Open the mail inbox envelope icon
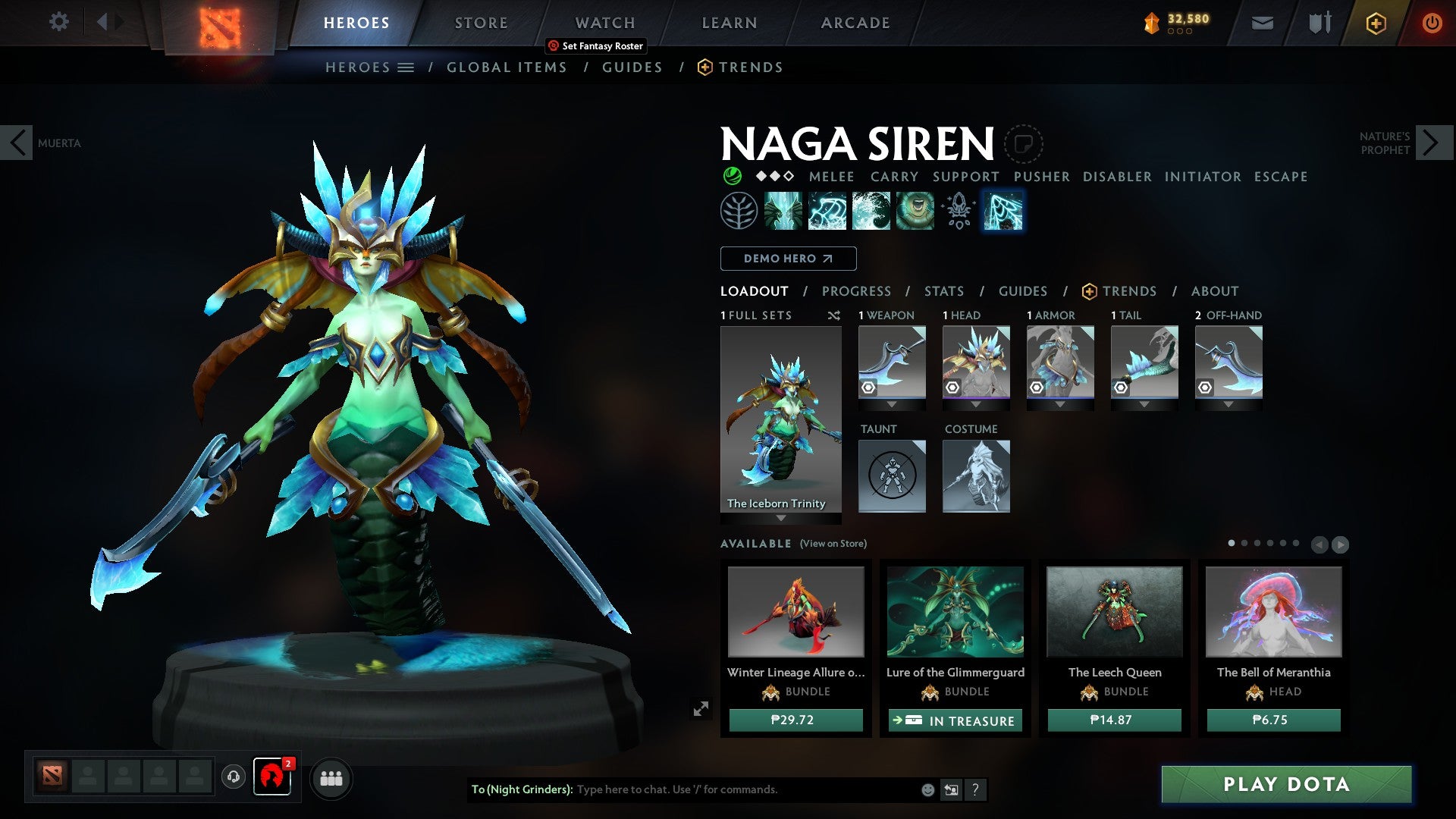 pyautogui.click(x=1262, y=23)
